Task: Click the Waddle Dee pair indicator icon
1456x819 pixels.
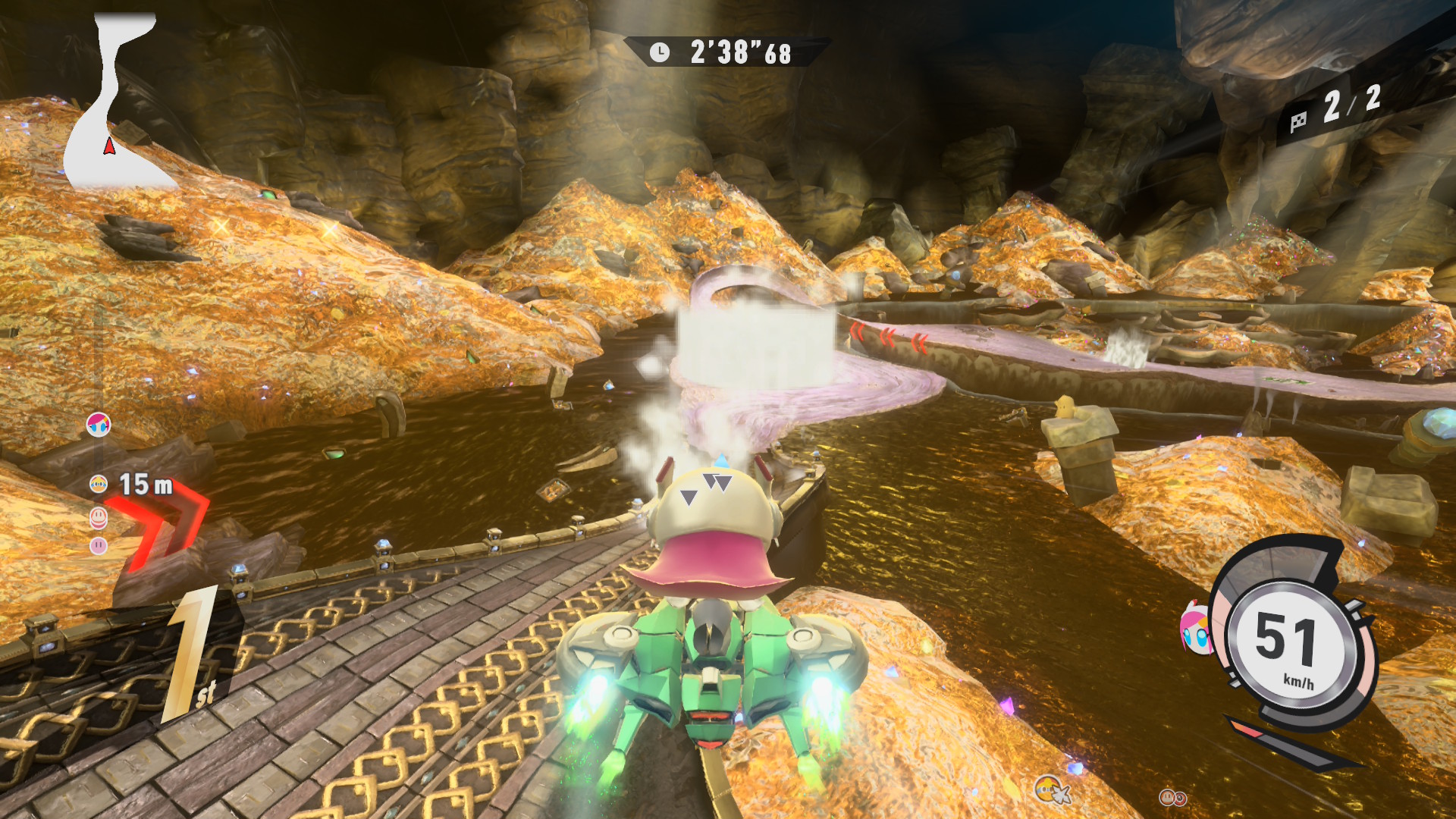Action: pos(1172,797)
